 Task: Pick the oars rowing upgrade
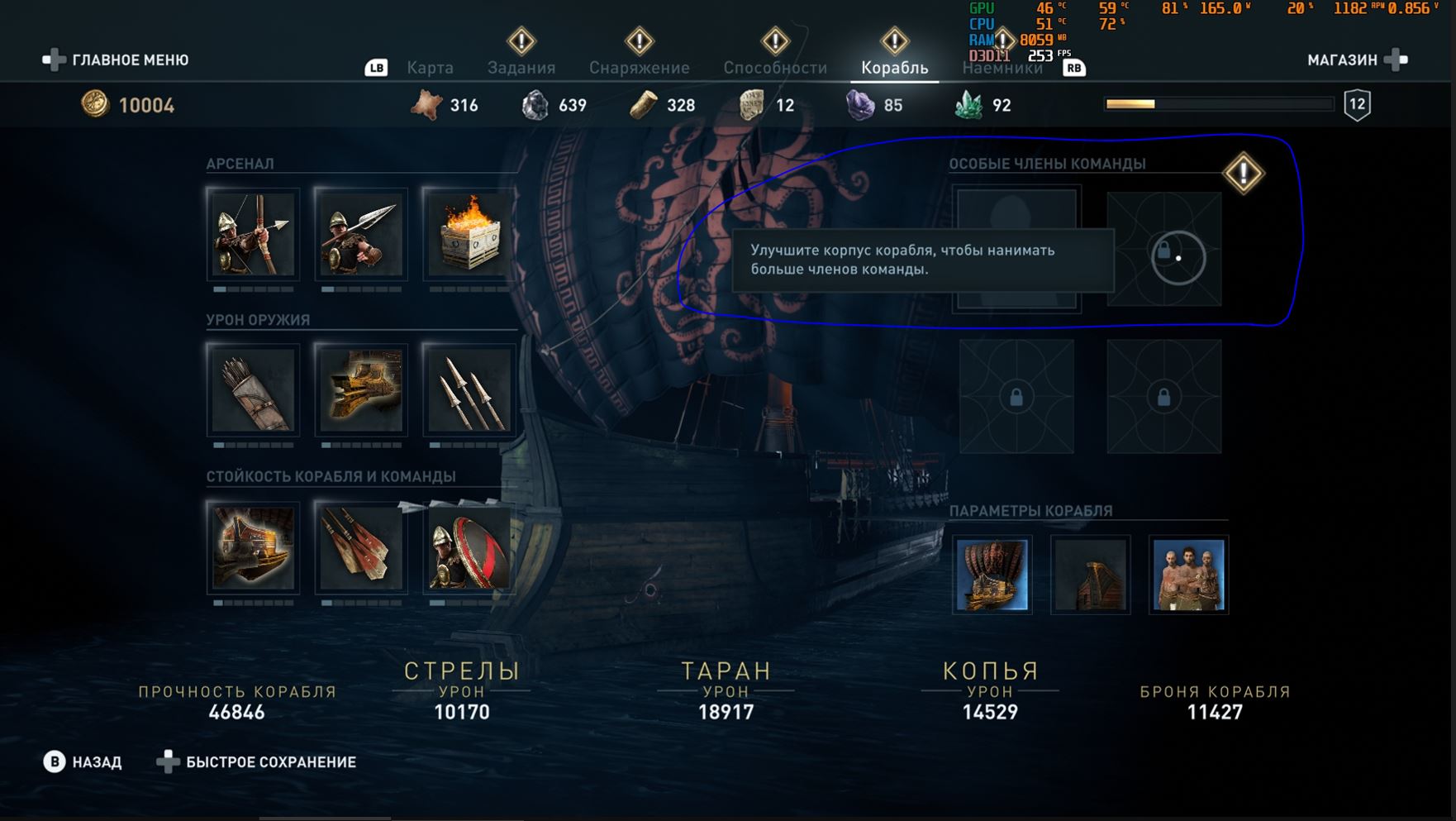[361, 547]
